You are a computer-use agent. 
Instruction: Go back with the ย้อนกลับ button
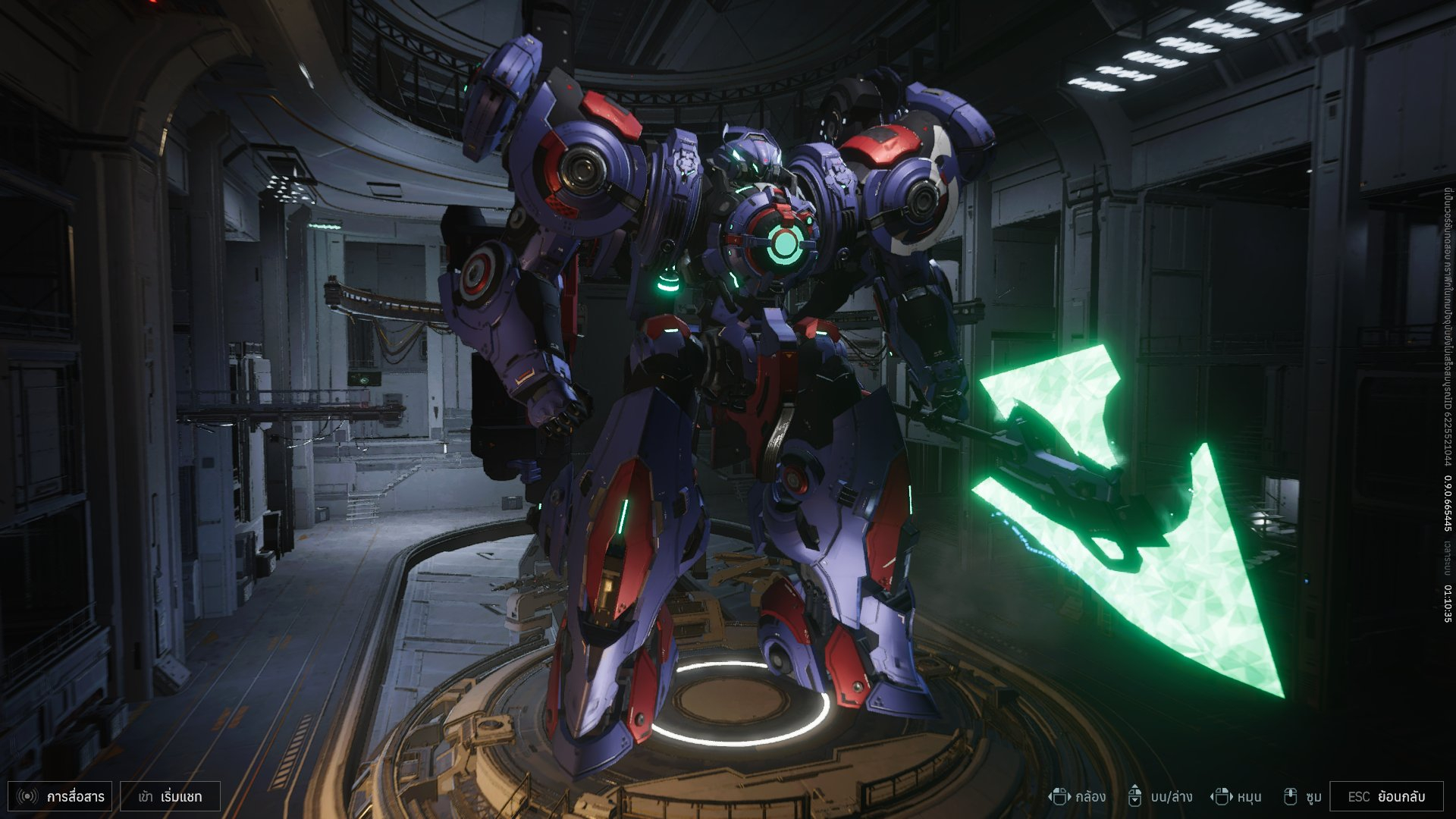tap(1386, 796)
